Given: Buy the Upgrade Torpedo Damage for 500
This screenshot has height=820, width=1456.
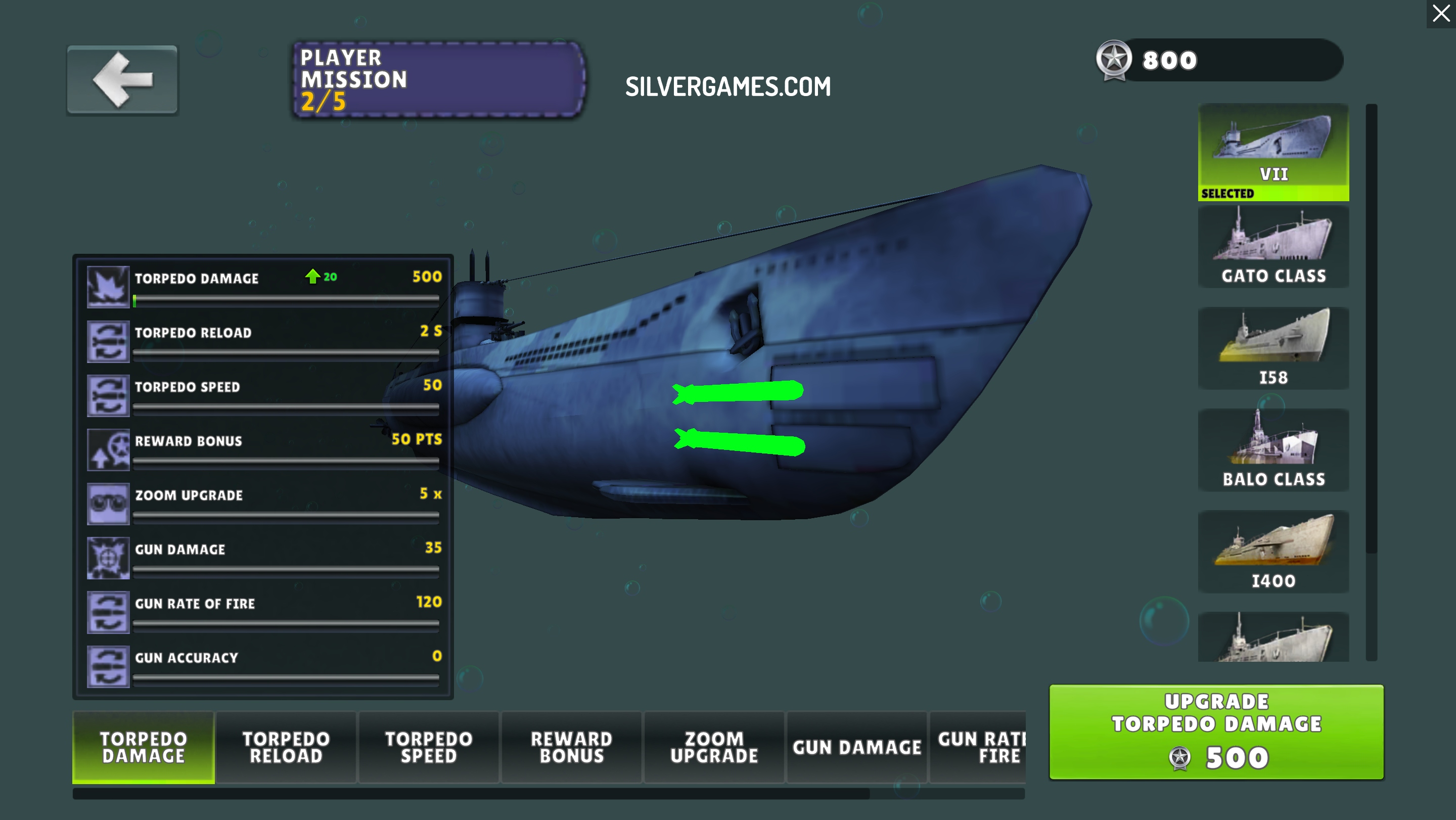Looking at the screenshot, I should pos(1216,732).
